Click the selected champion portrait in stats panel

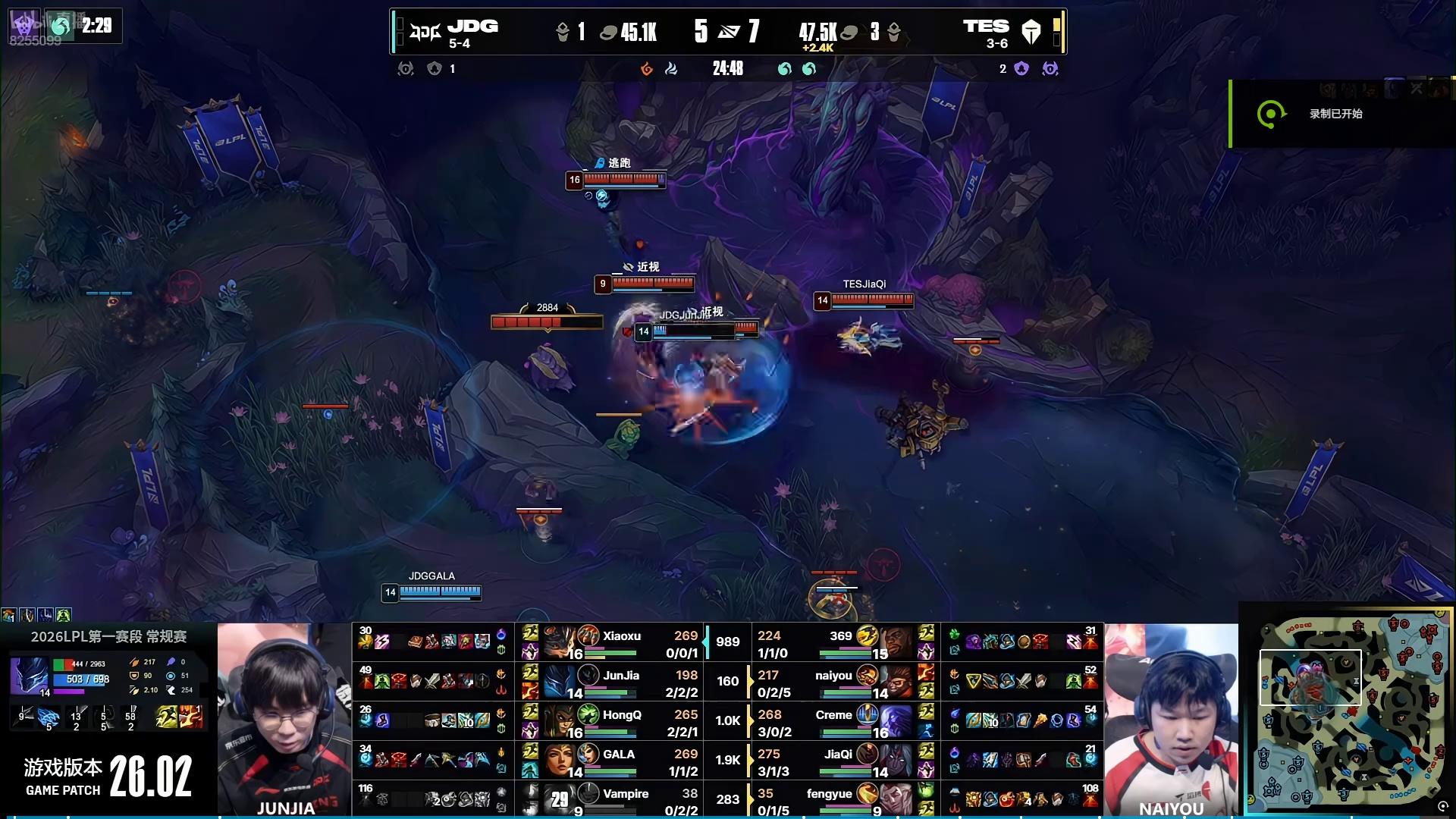click(x=29, y=676)
